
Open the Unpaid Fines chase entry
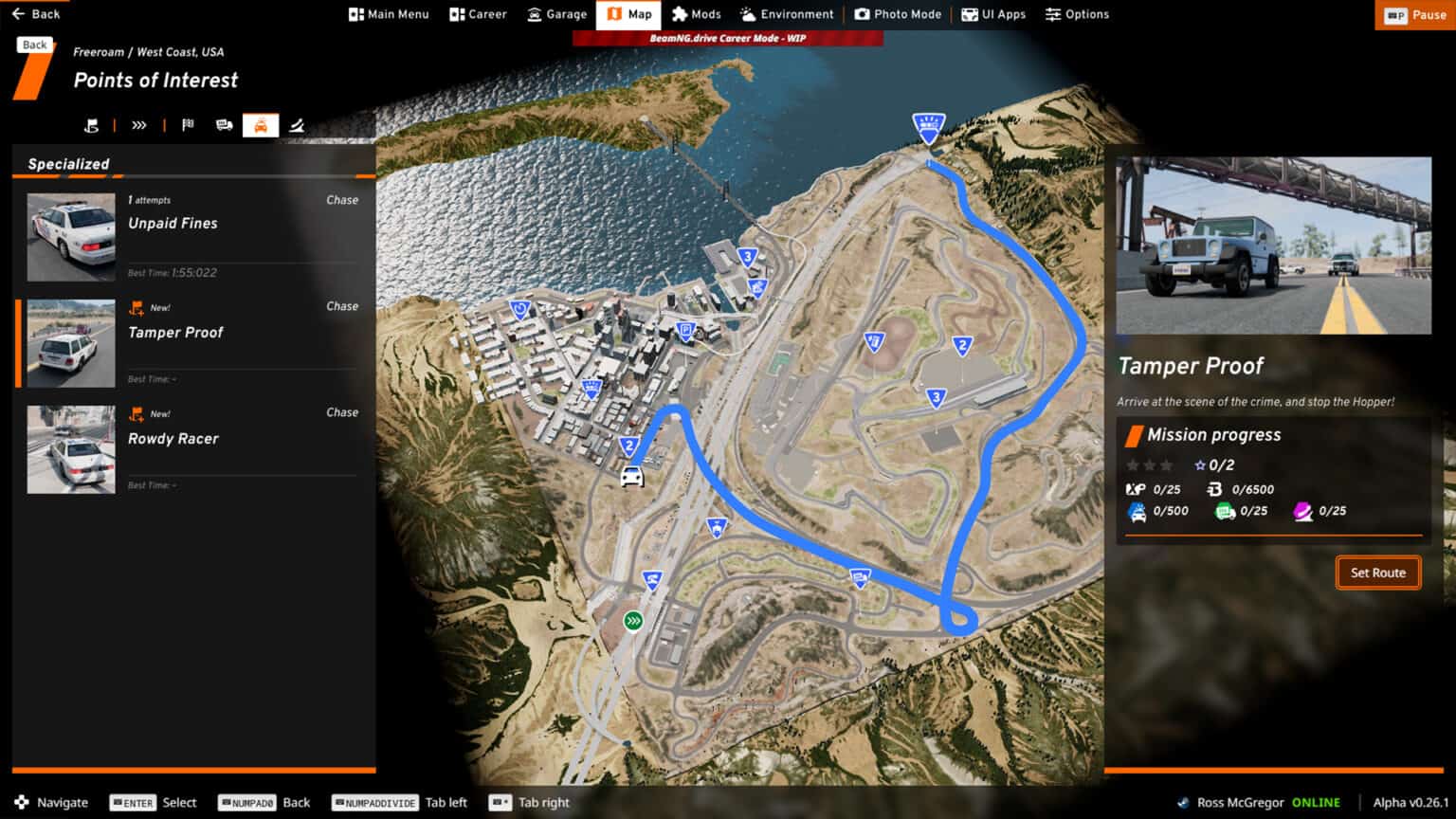[190, 235]
